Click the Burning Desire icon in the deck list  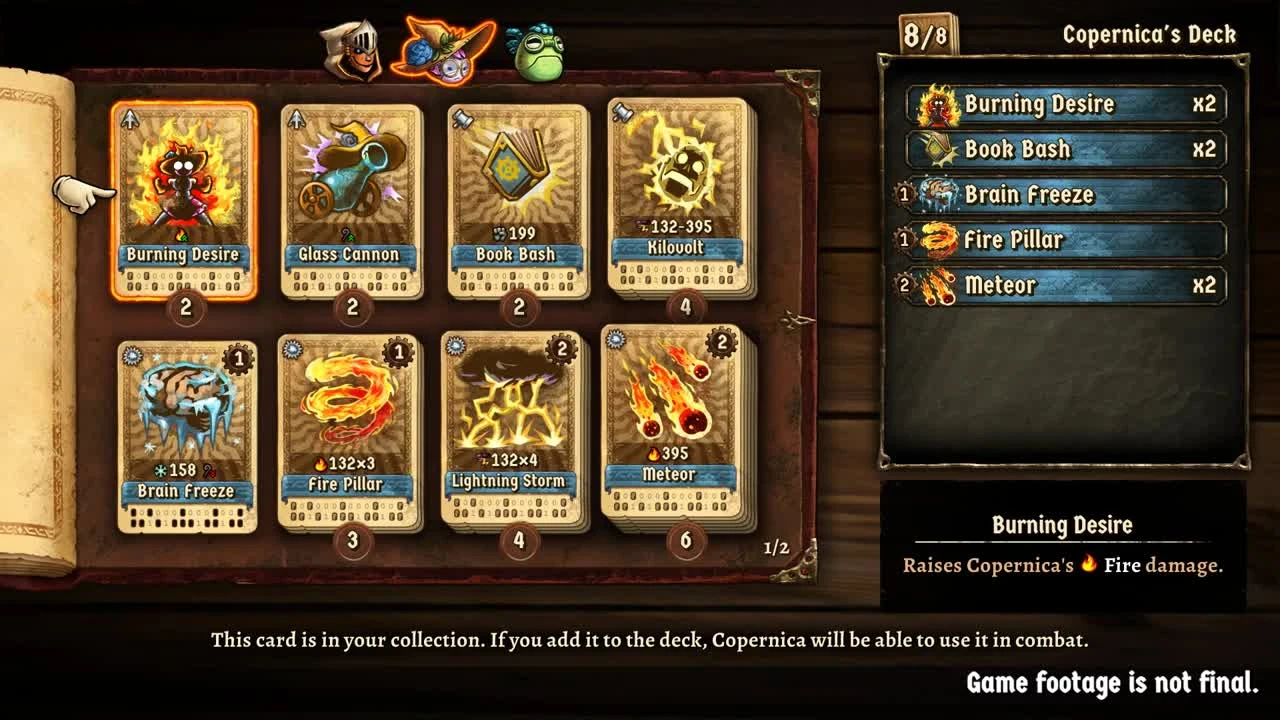[937, 104]
